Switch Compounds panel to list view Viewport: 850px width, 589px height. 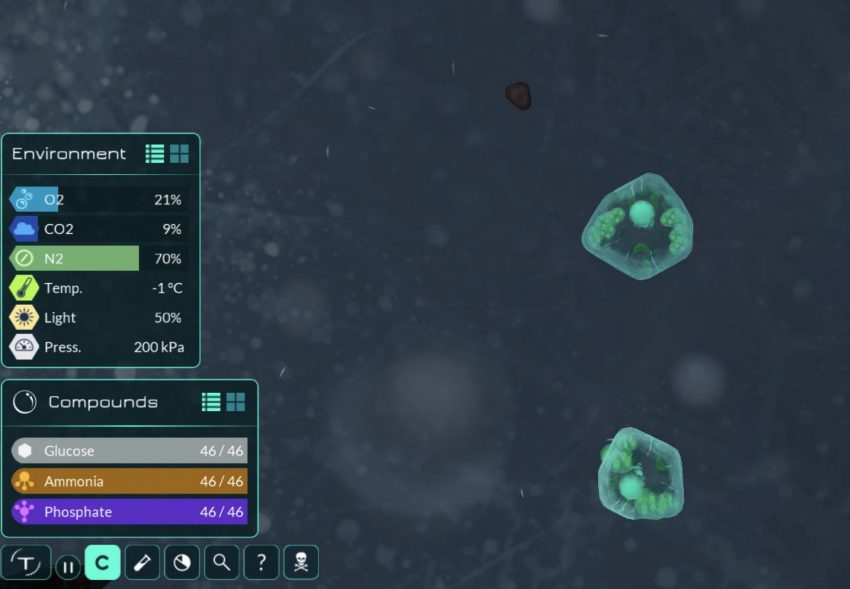pyautogui.click(x=211, y=402)
